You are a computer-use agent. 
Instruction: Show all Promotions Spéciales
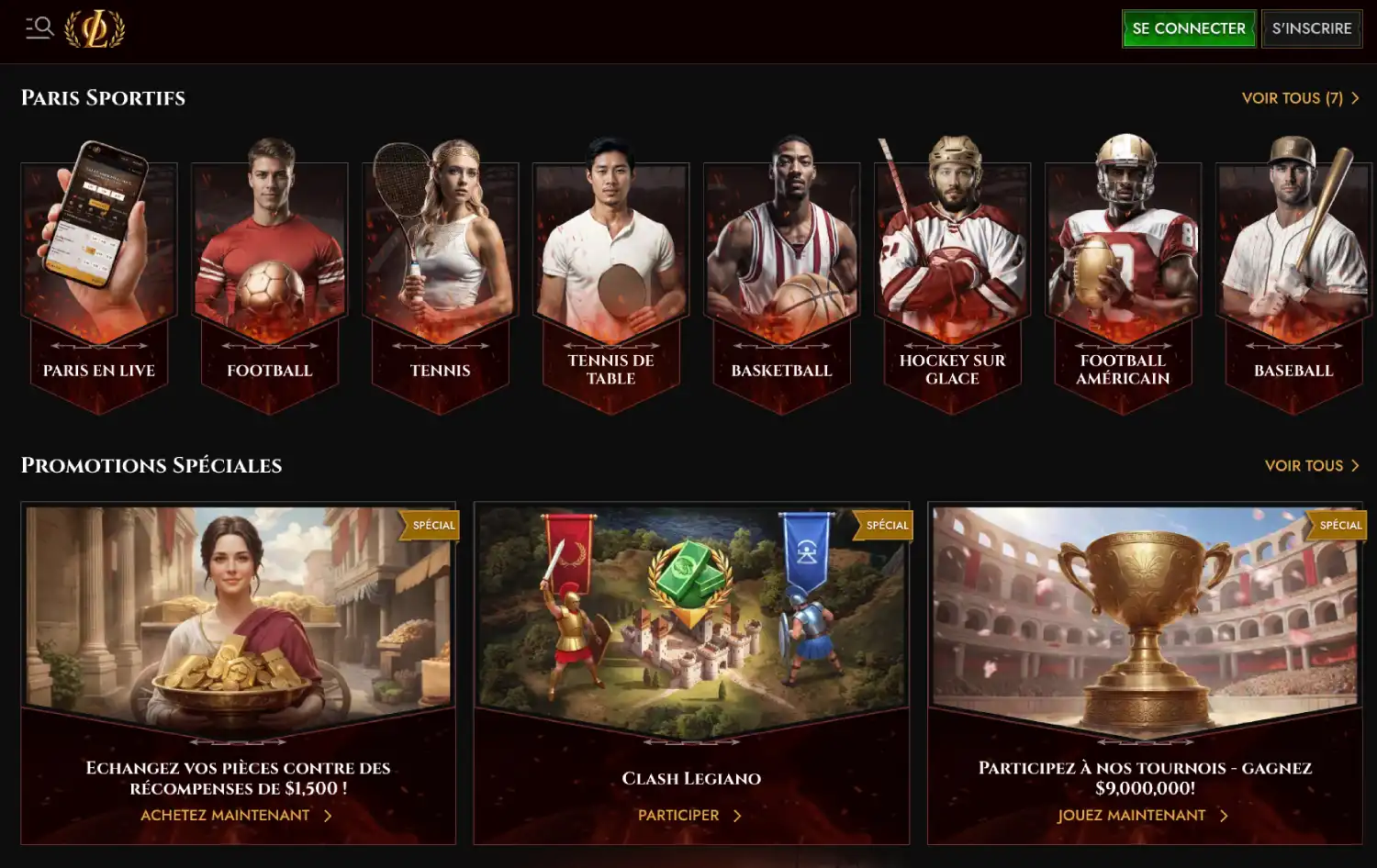pyautogui.click(x=1311, y=466)
